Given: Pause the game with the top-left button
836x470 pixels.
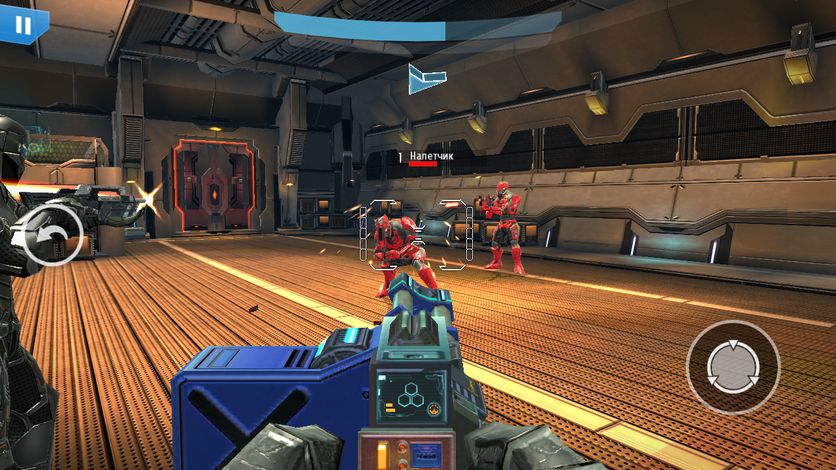Looking at the screenshot, I should click(22, 24).
